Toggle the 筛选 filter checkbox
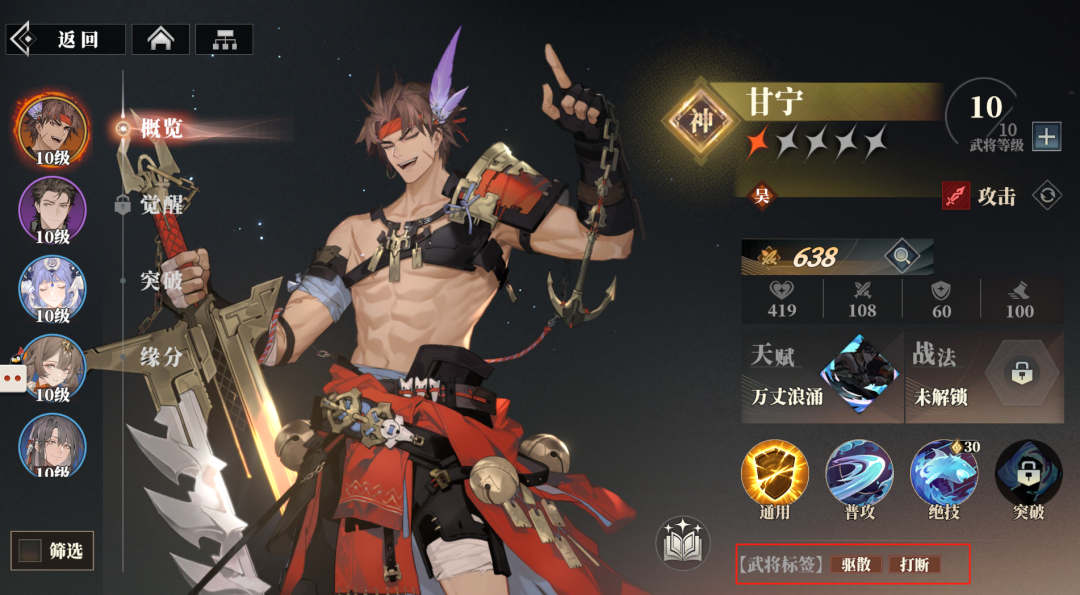 pos(31,550)
